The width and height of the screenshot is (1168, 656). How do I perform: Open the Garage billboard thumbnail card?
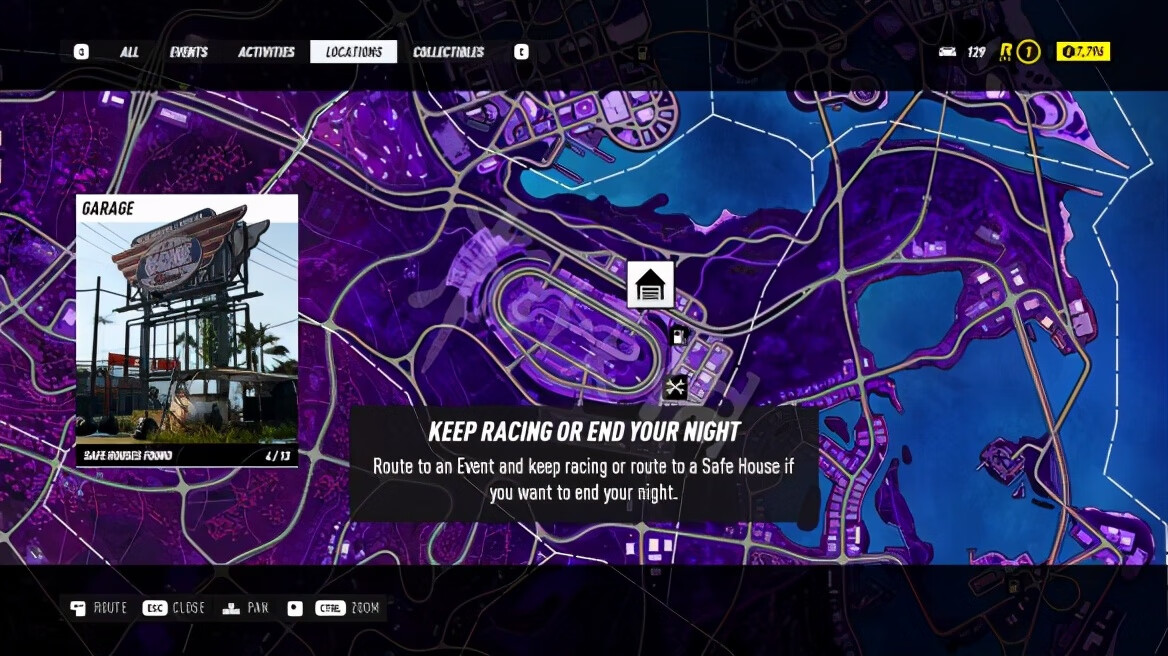187,331
